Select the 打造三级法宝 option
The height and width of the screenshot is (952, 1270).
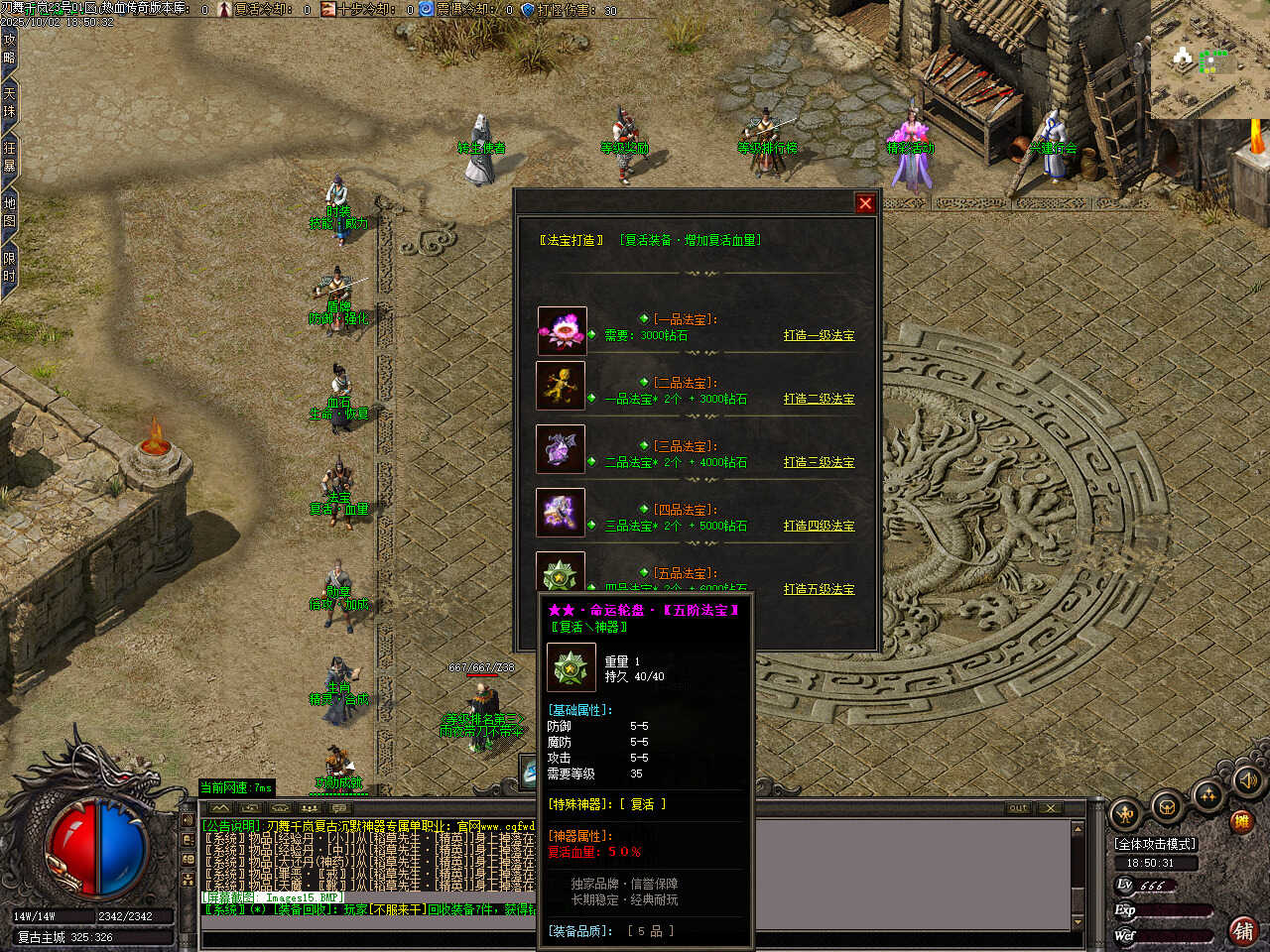[x=819, y=462]
